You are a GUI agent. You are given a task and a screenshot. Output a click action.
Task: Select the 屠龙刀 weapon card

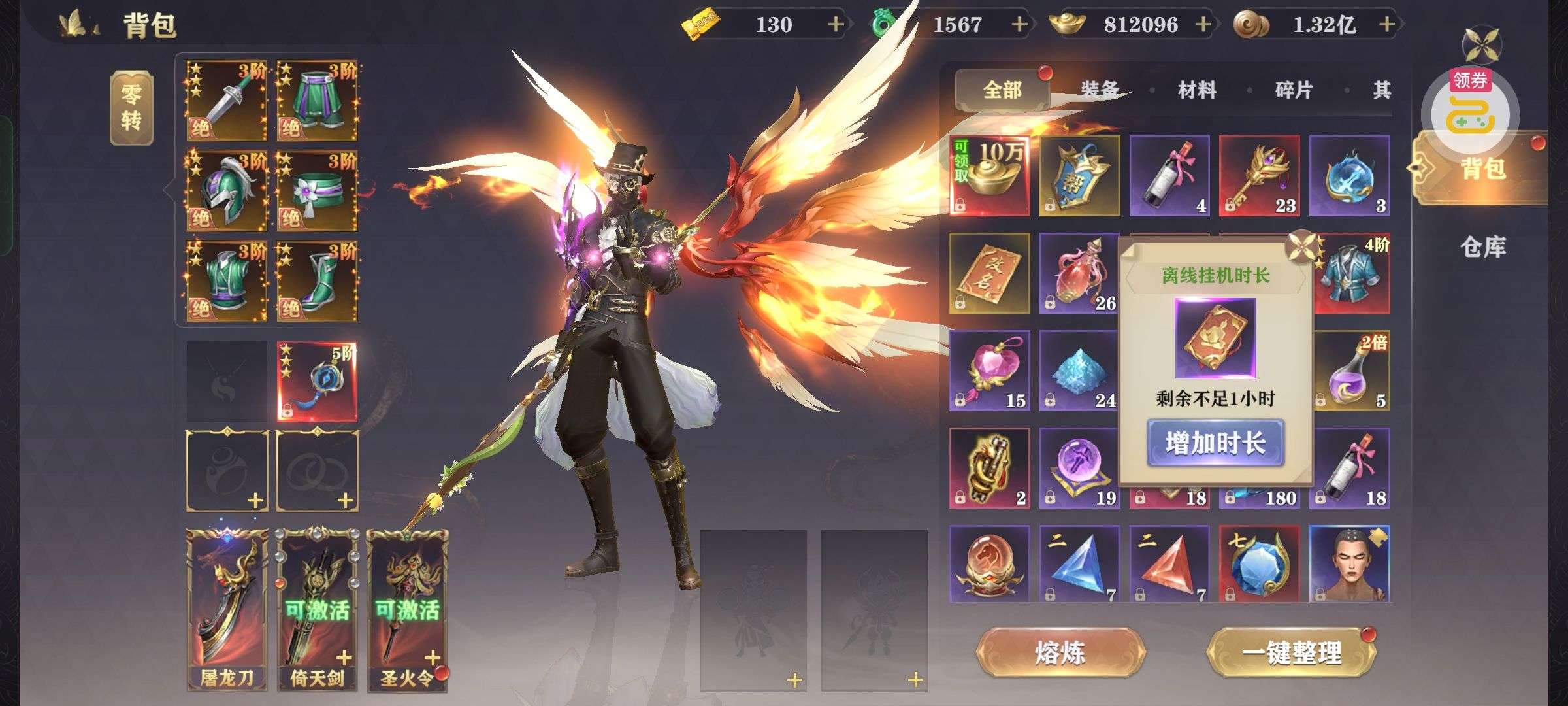pos(227,608)
